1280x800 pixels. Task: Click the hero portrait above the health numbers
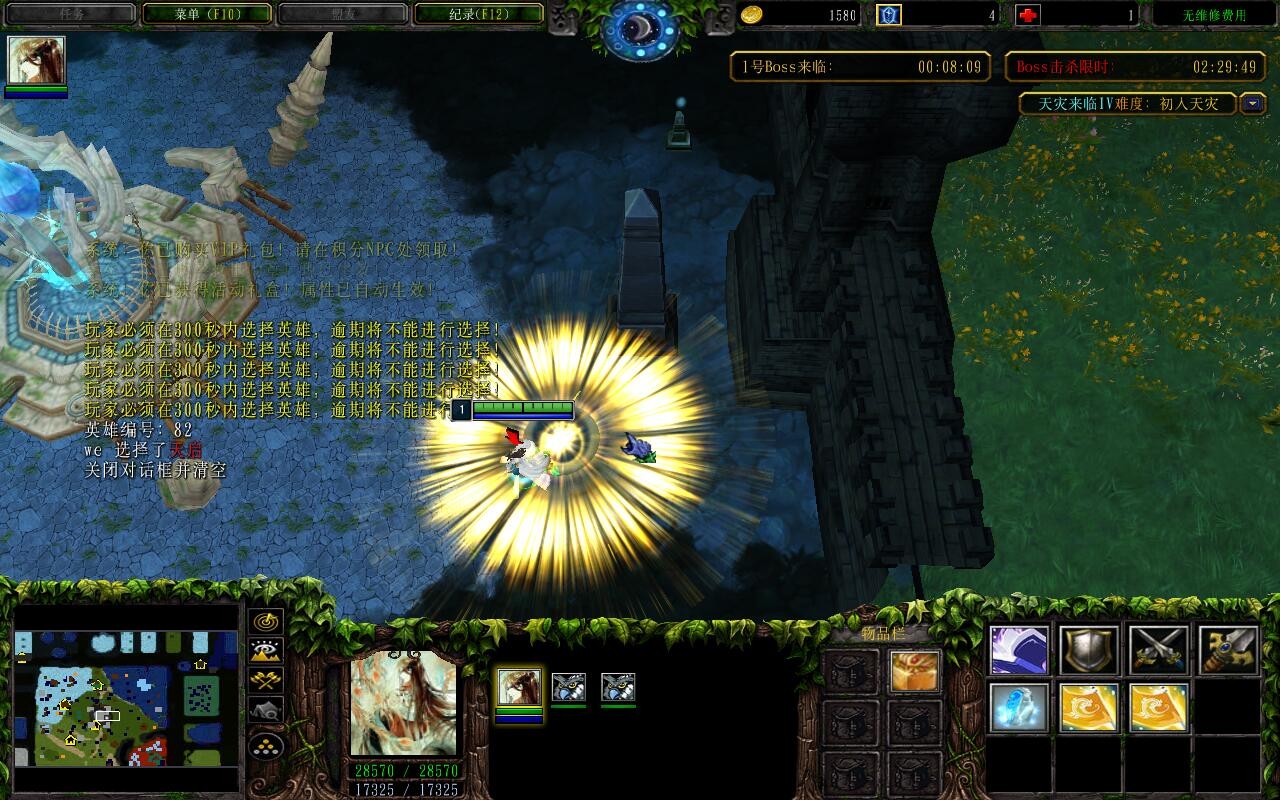[x=403, y=703]
